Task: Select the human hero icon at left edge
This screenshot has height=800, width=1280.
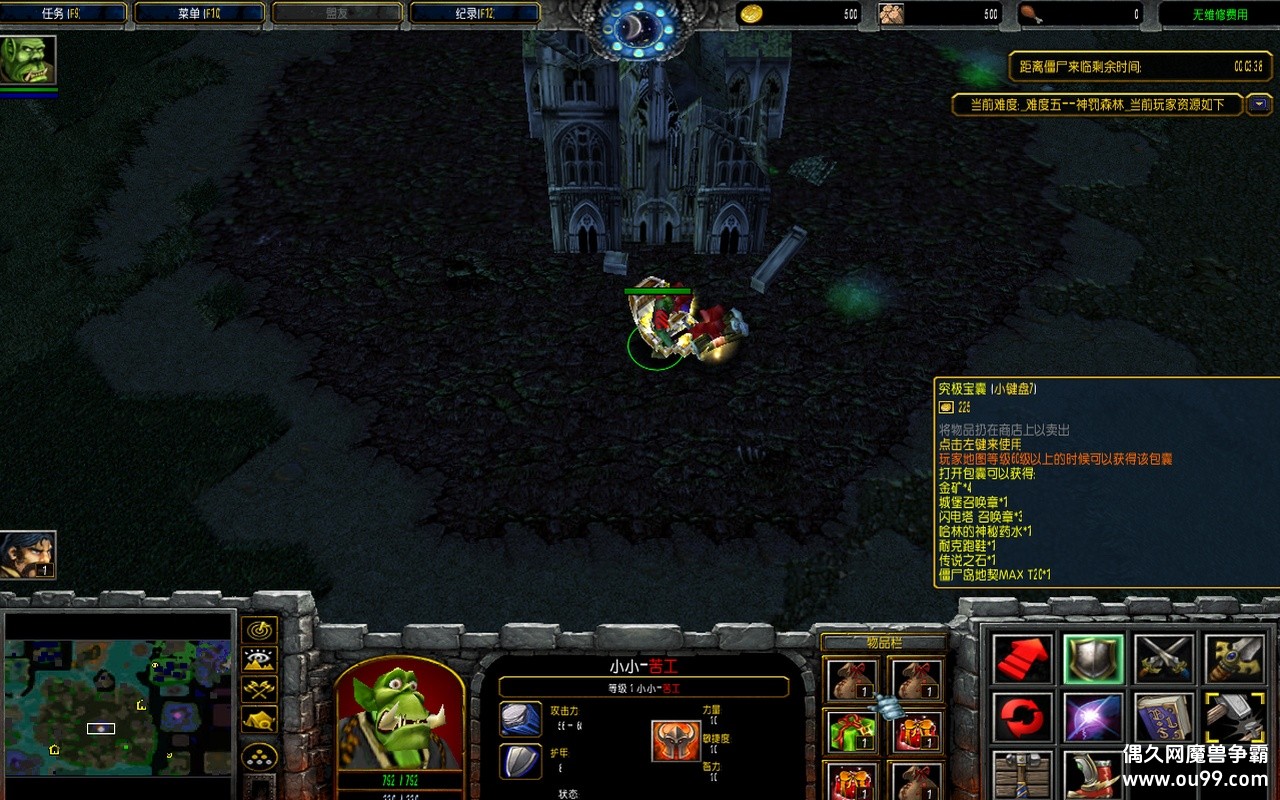Action: coord(27,555)
